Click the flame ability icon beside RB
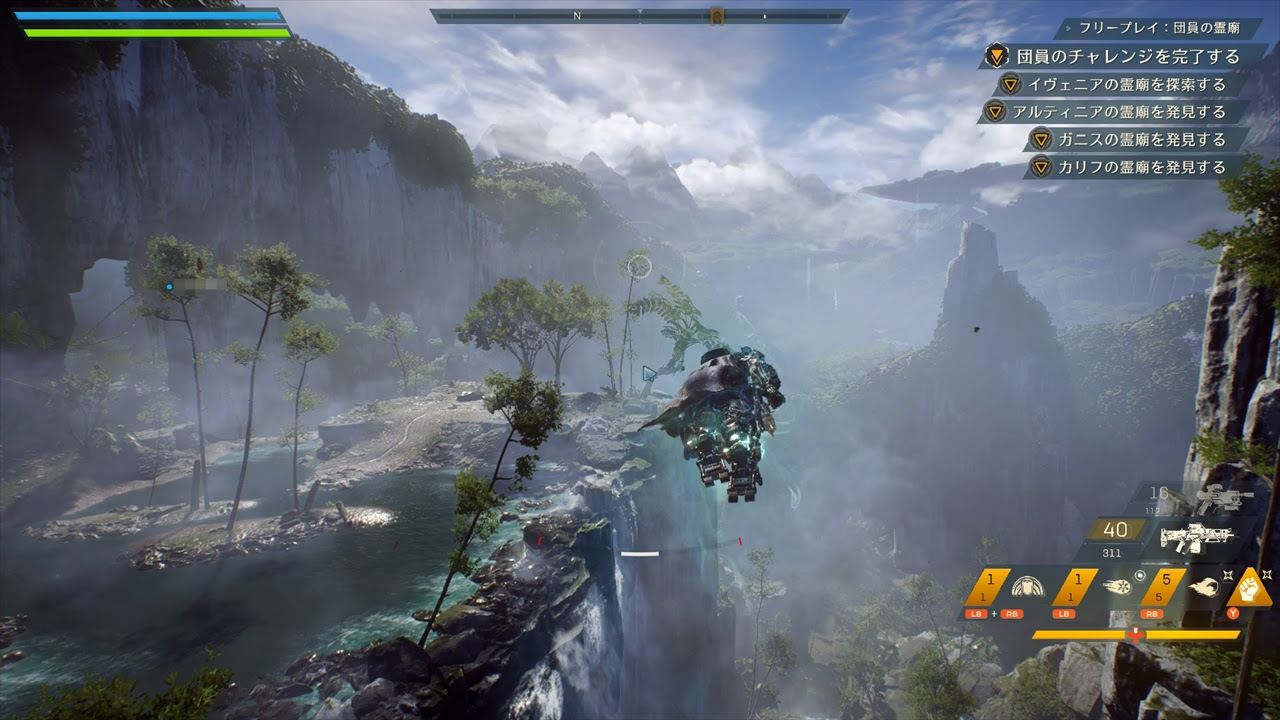1280x720 pixels. (1205, 588)
